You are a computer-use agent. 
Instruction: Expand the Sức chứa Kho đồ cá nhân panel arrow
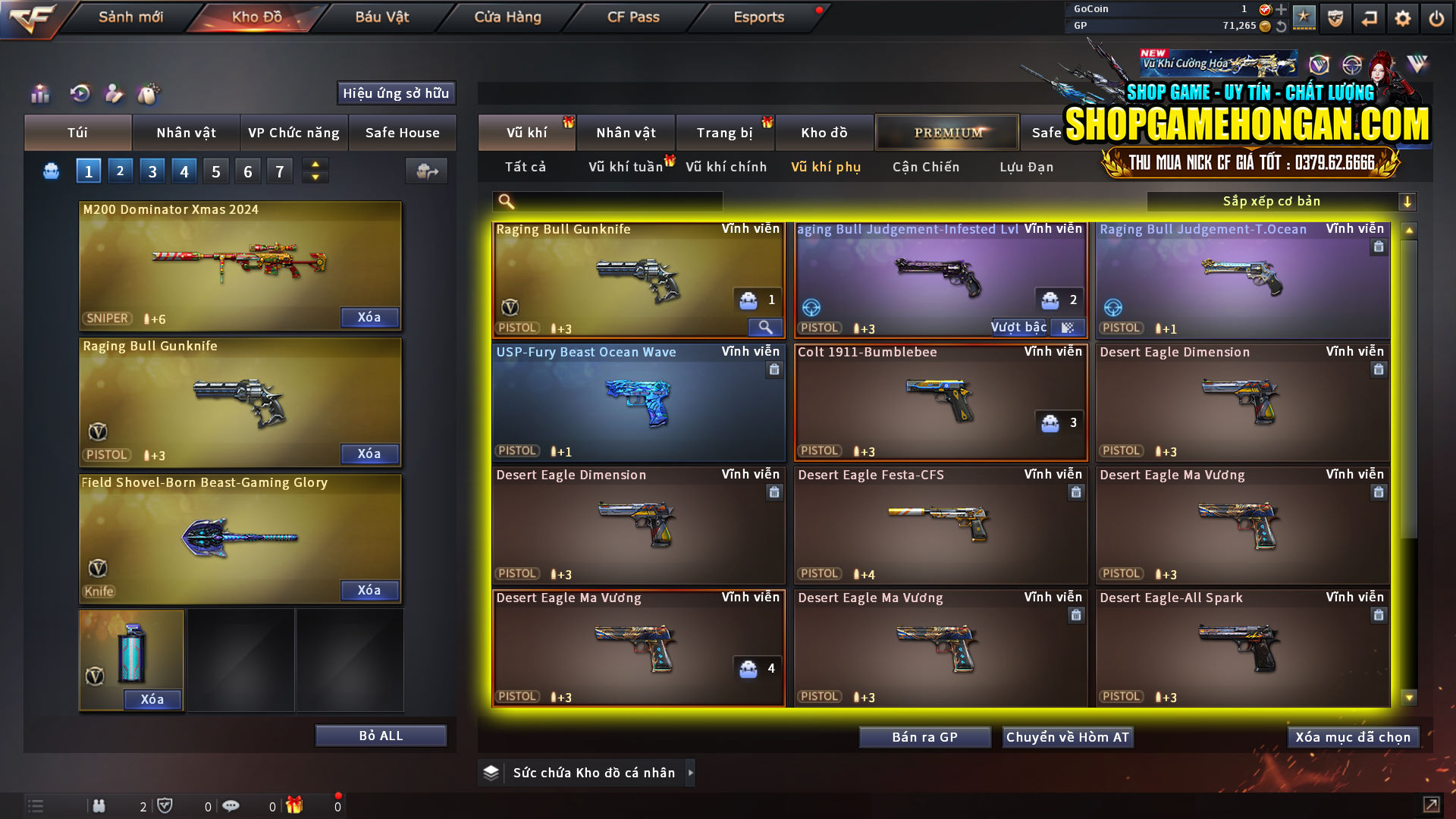tap(691, 773)
